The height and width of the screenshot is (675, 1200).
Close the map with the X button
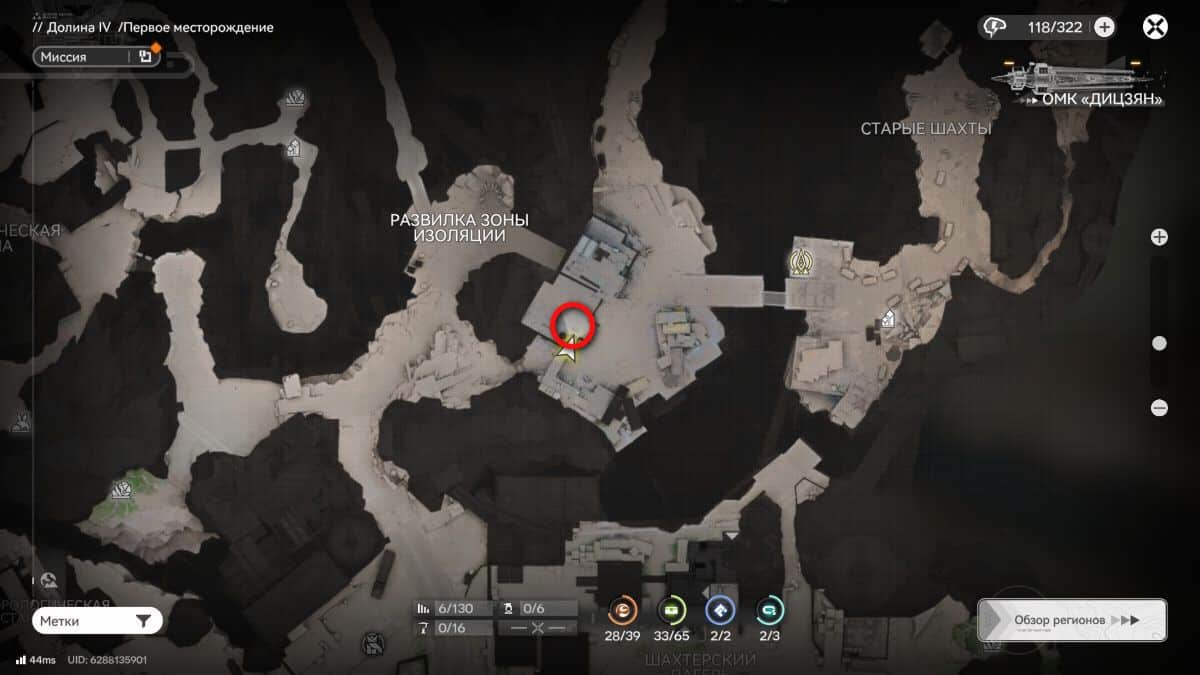pyautogui.click(x=1155, y=27)
